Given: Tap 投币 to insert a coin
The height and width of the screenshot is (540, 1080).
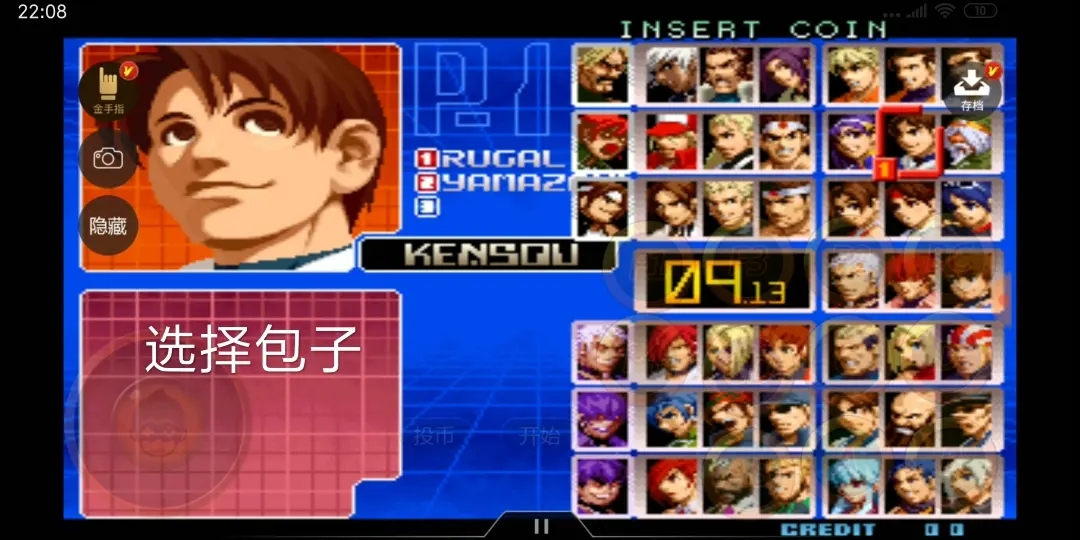Looking at the screenshot, I should (434, 436).
